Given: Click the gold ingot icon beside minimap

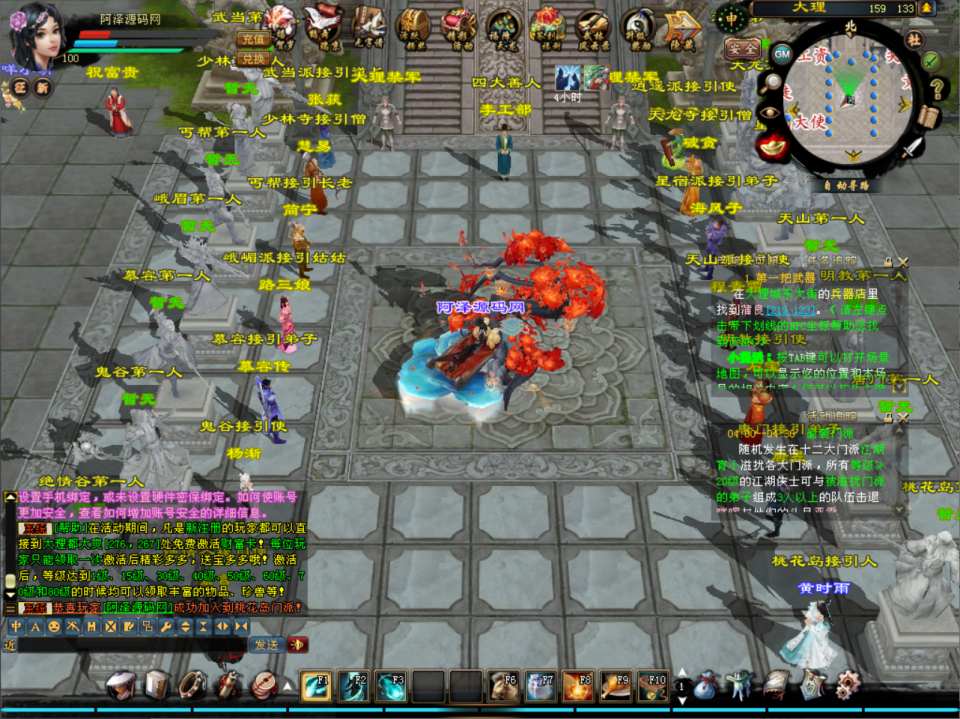Looking at the screenshot, I should pos(772,146).
